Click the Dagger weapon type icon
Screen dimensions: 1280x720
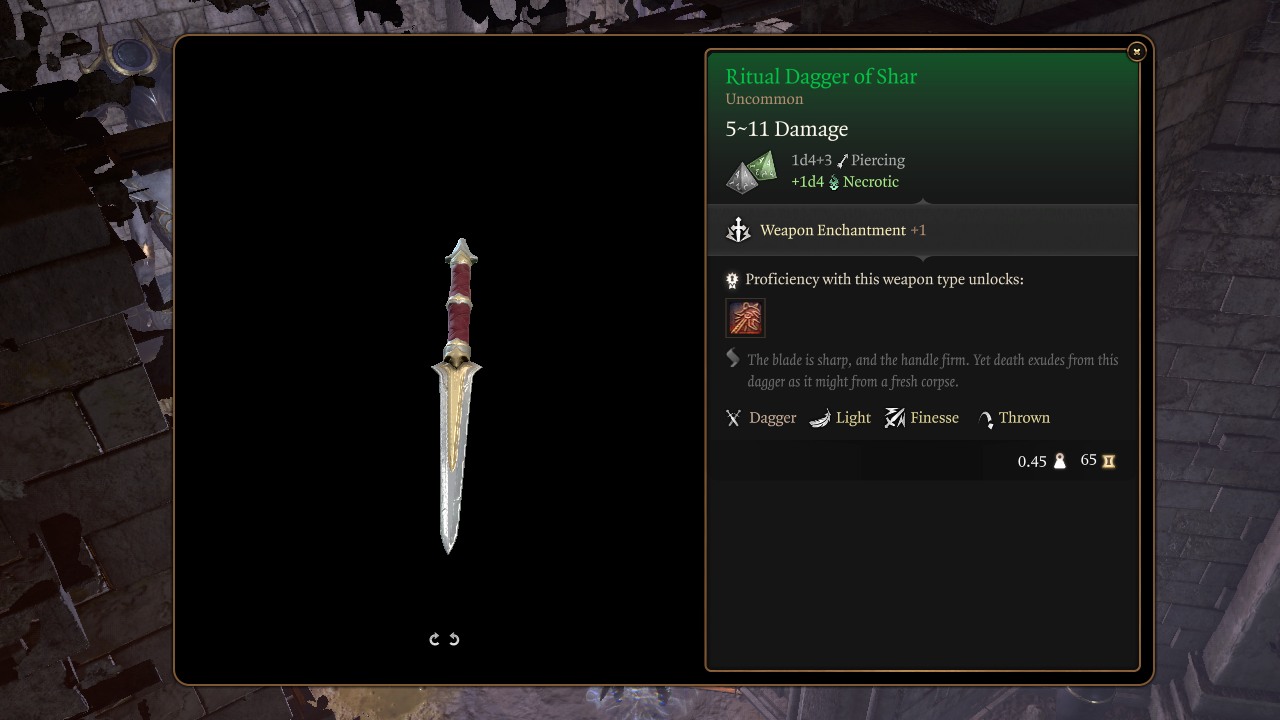point(734,418)
